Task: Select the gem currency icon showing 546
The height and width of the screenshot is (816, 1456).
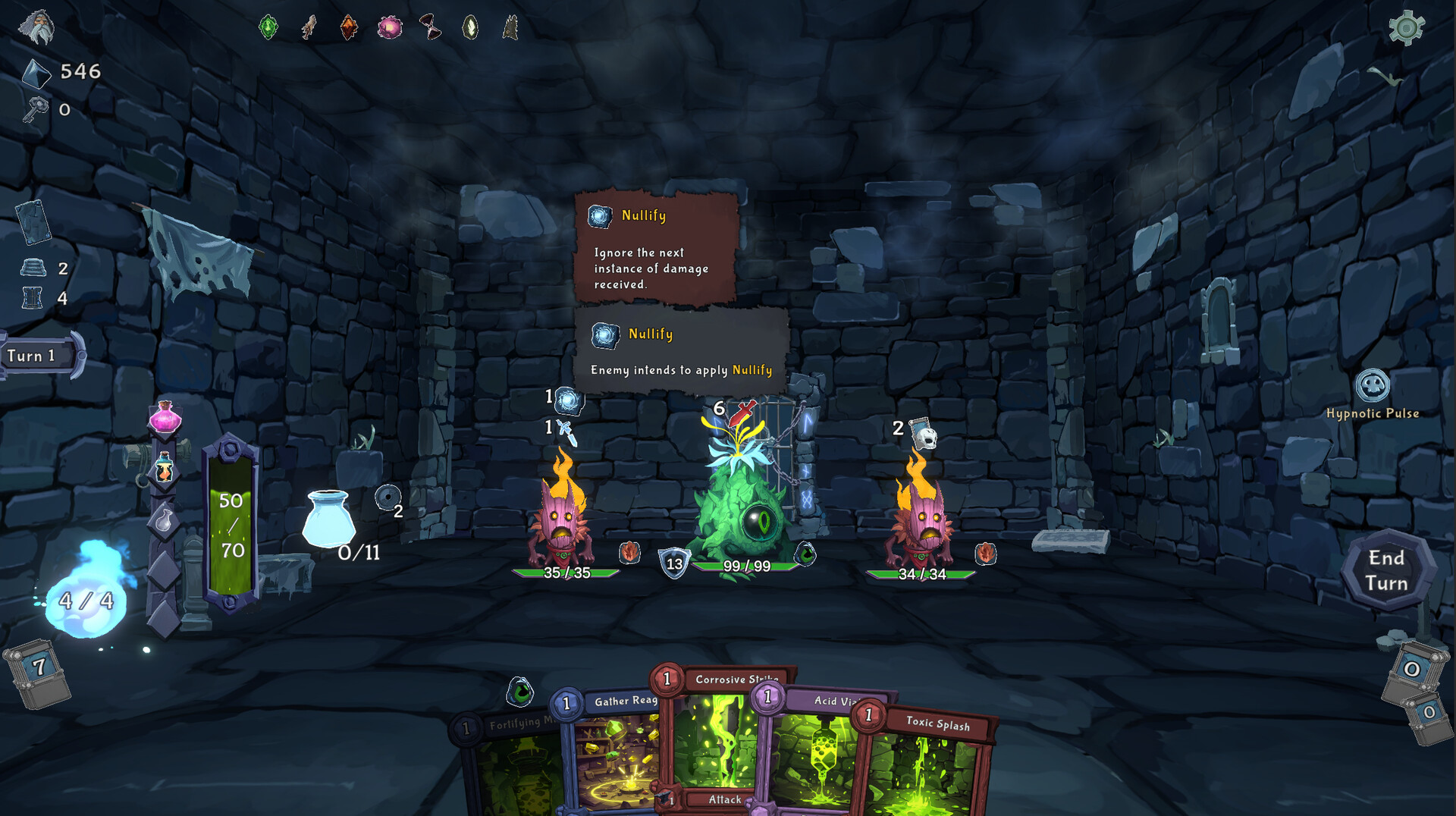Action: (36, 73)
